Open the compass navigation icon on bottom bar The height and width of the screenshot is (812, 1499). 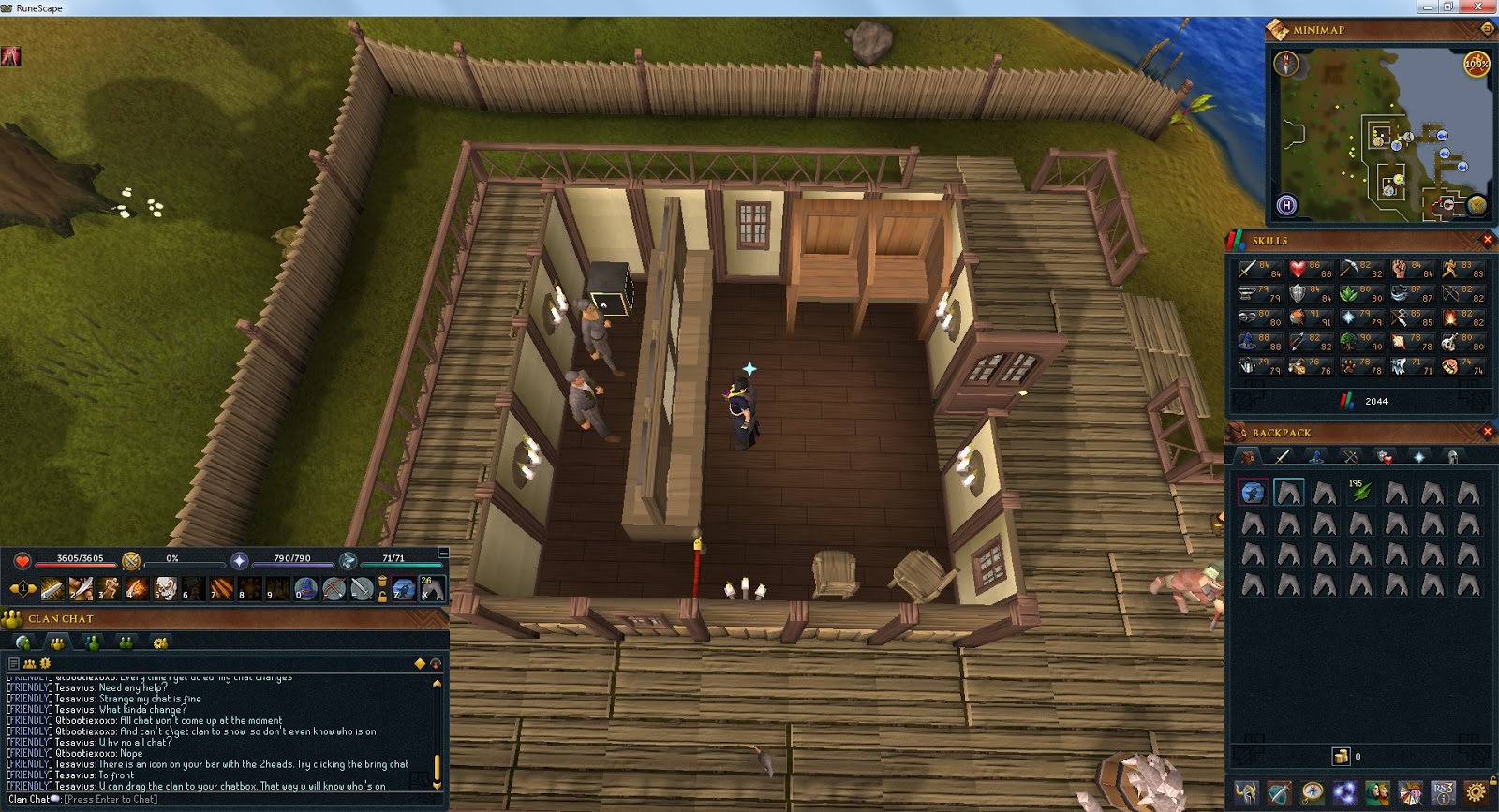[x=1314, y=792]
